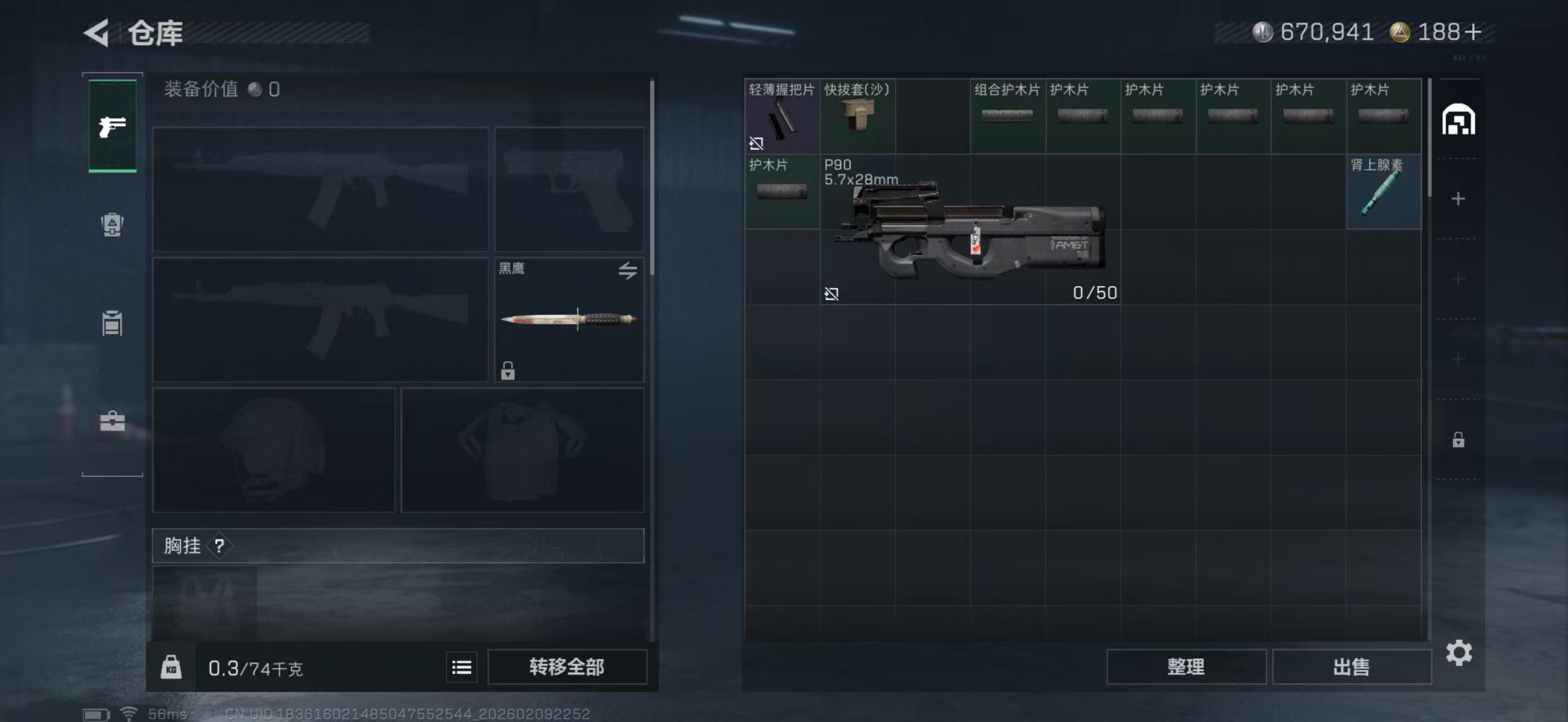The image size is (1568, 722).
Task: Open the backpack tab in the sidebar
Action: pos(113,224)
